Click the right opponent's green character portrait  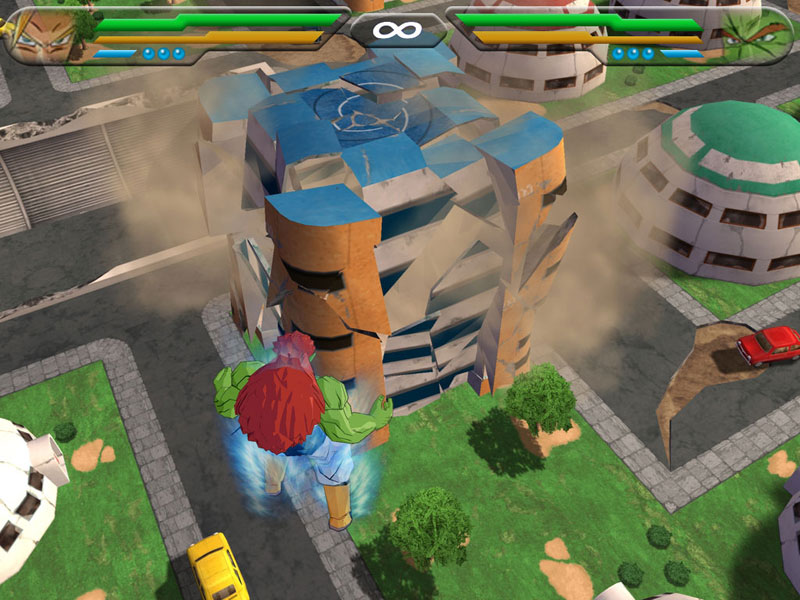[759, 34]
